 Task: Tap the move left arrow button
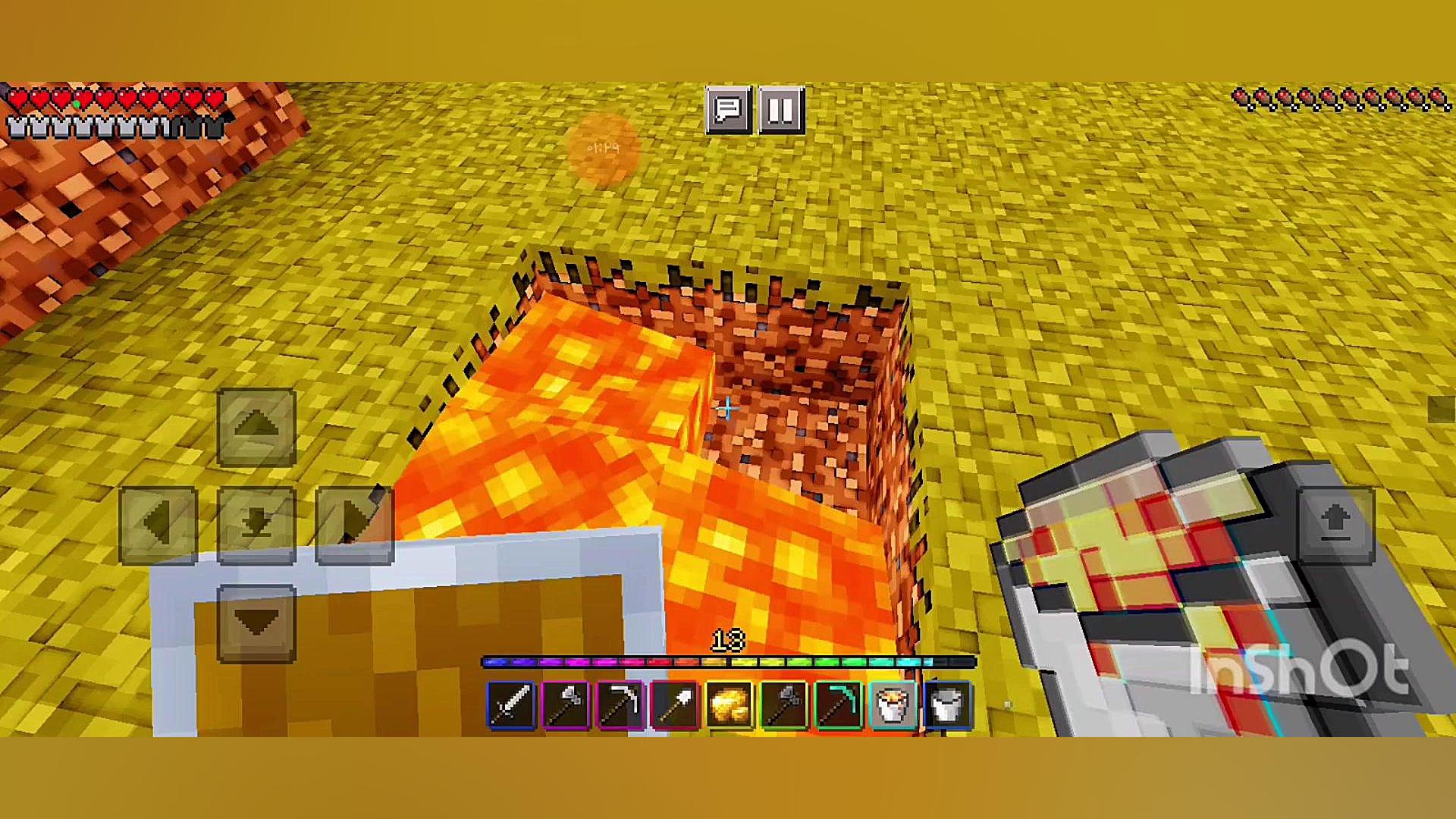pos(158,525)
